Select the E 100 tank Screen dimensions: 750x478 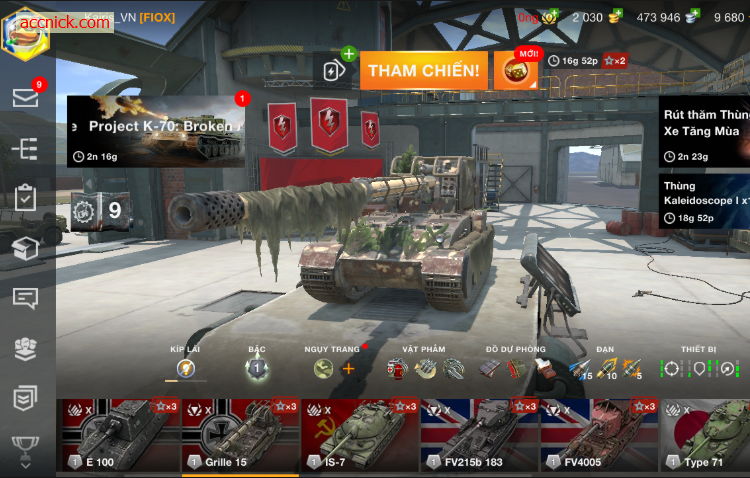click(x=118, y=435)
